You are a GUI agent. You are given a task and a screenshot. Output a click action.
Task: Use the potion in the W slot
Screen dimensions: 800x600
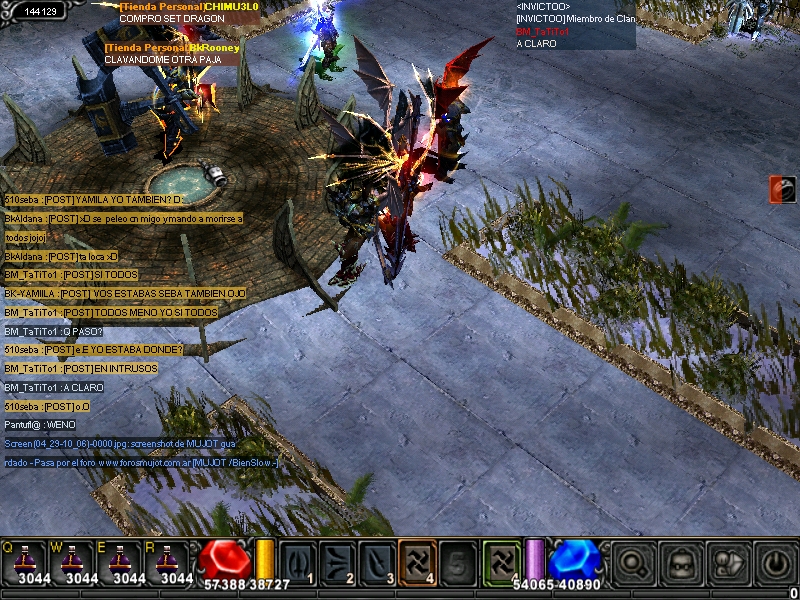(x=77, y=562)
